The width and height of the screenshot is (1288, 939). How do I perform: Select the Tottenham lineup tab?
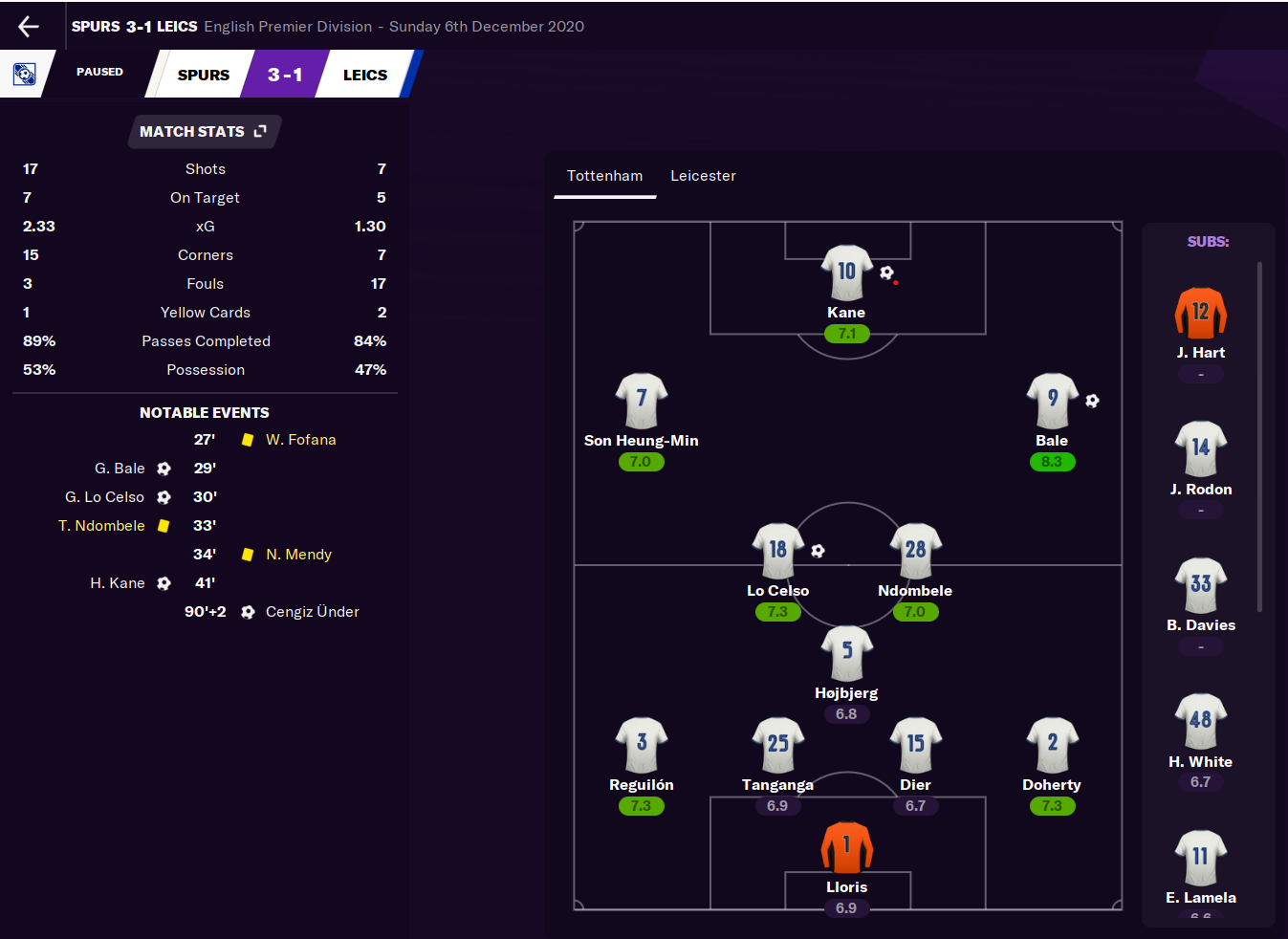tap(604, 176)
